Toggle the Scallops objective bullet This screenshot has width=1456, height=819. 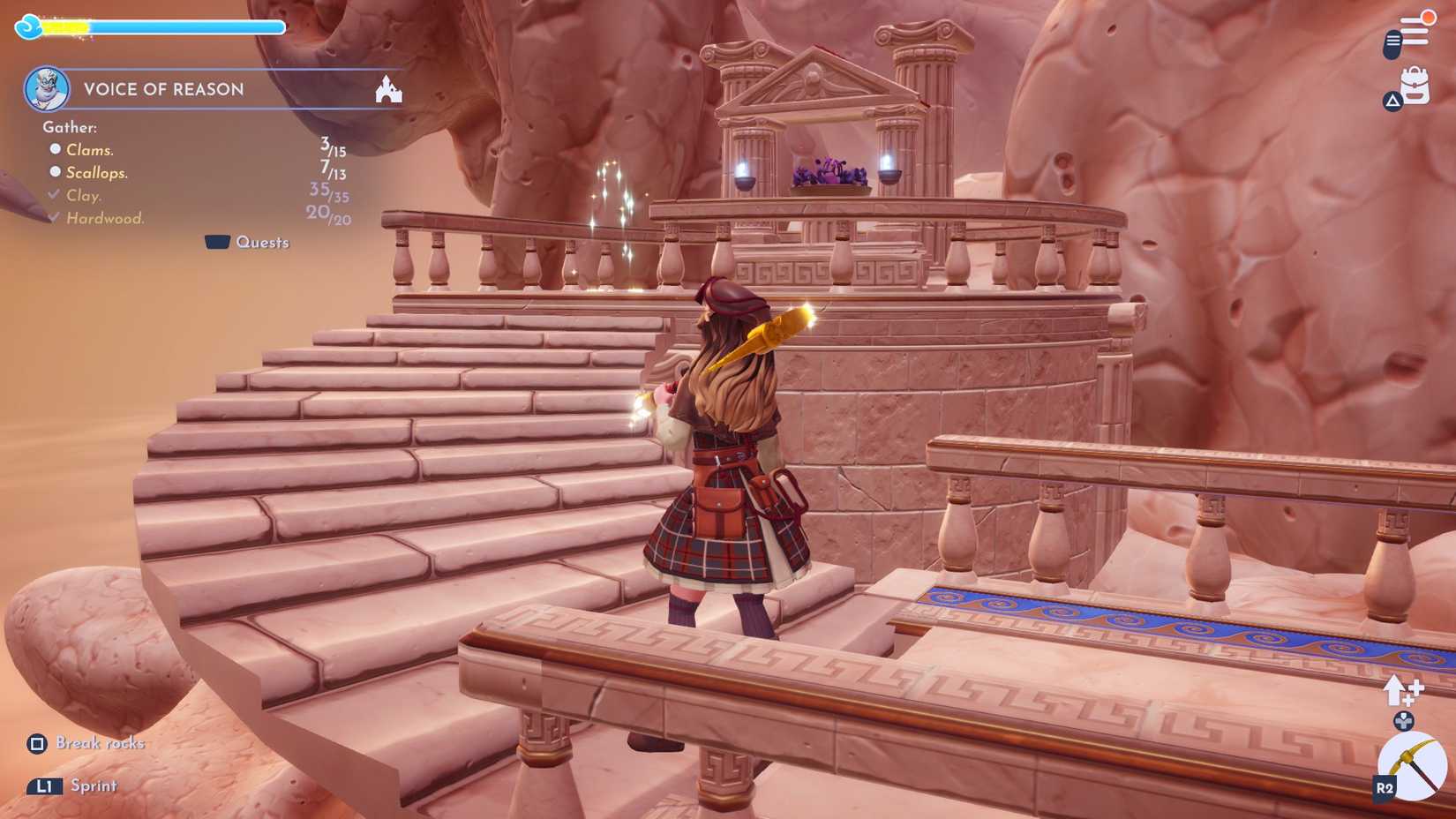coord(56,172)
